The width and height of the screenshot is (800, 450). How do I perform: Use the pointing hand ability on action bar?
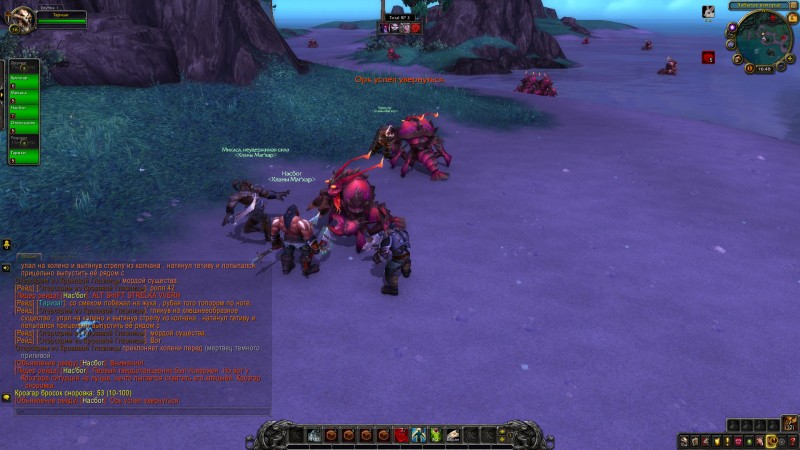[453, 435]
